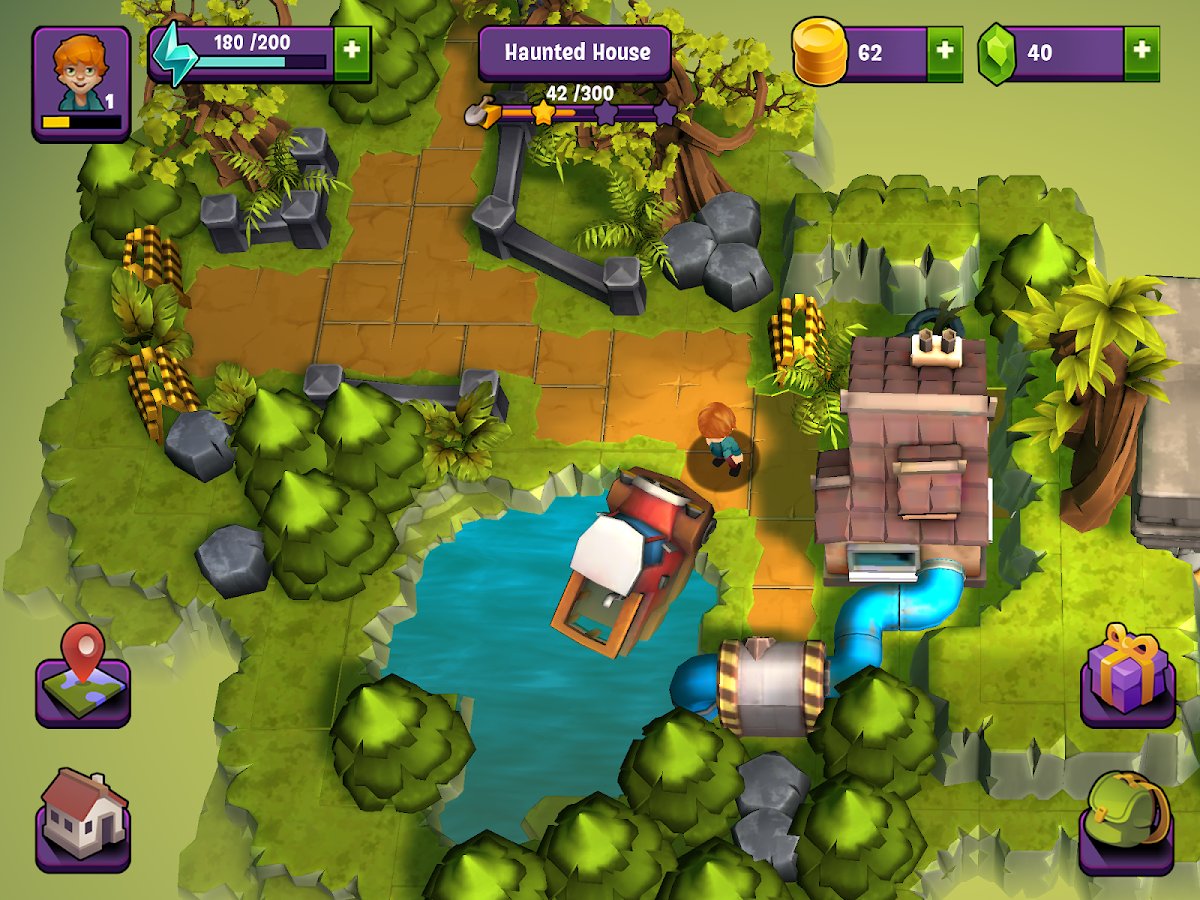Tap the Haunted House location banner
The height and width of the screenshot is (900, 1200).
pos(576,53)
